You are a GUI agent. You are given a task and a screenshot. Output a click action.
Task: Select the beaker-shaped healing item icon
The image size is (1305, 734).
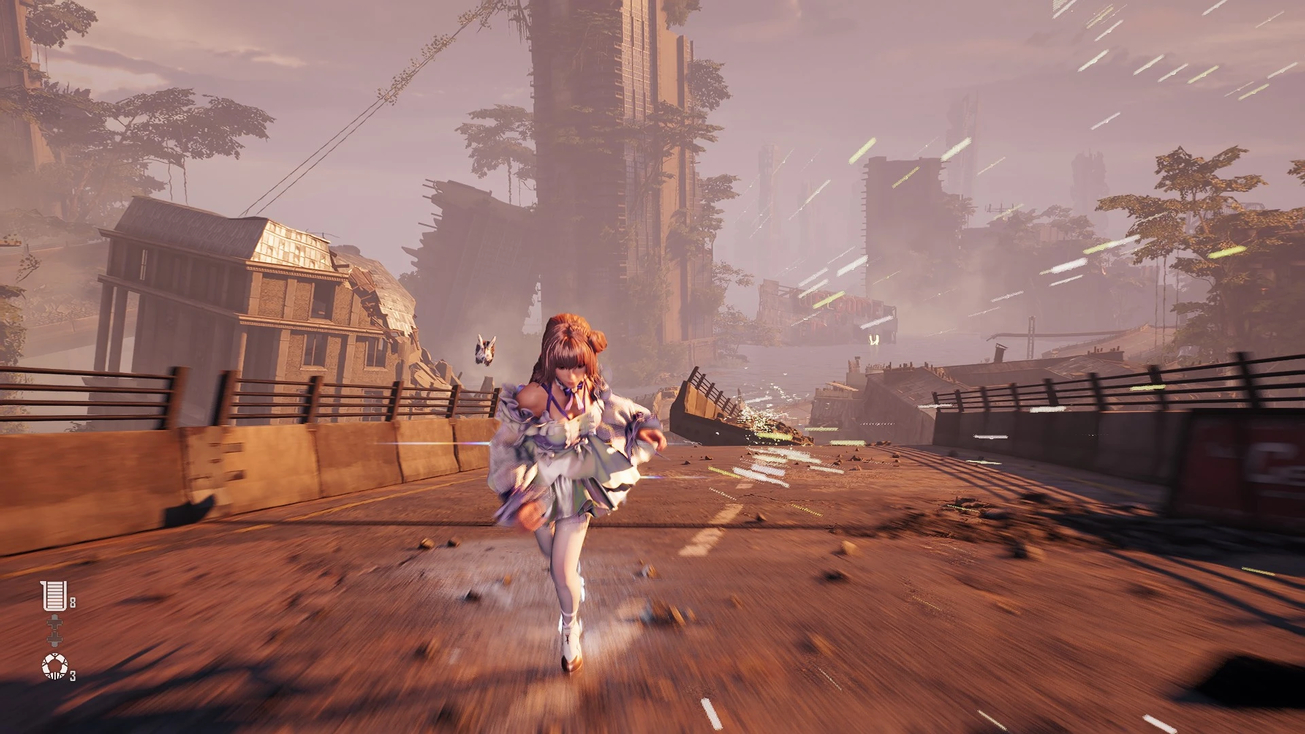[x=53, y=596]
